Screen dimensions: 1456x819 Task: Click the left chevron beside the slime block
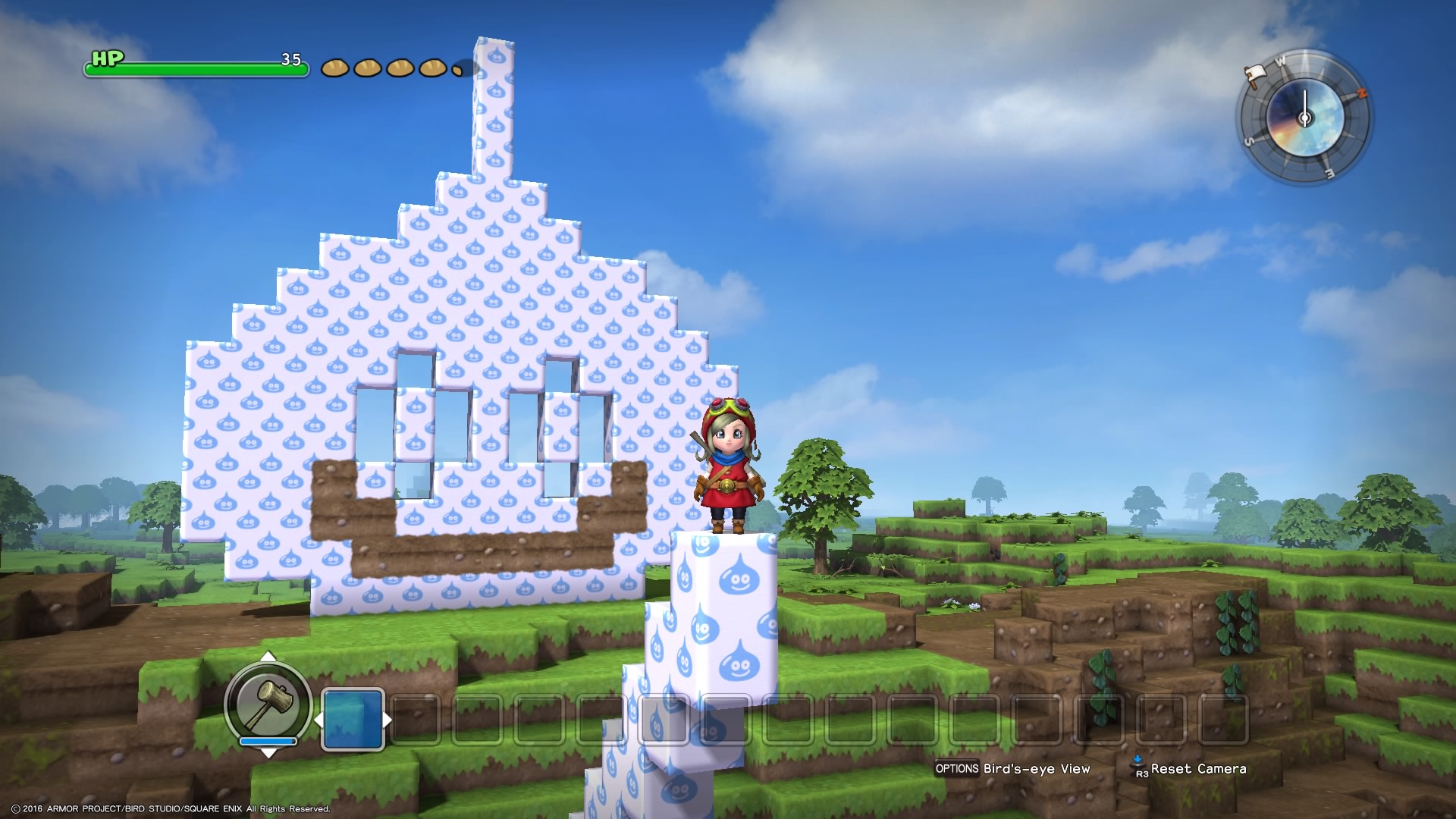coord(319,720)
